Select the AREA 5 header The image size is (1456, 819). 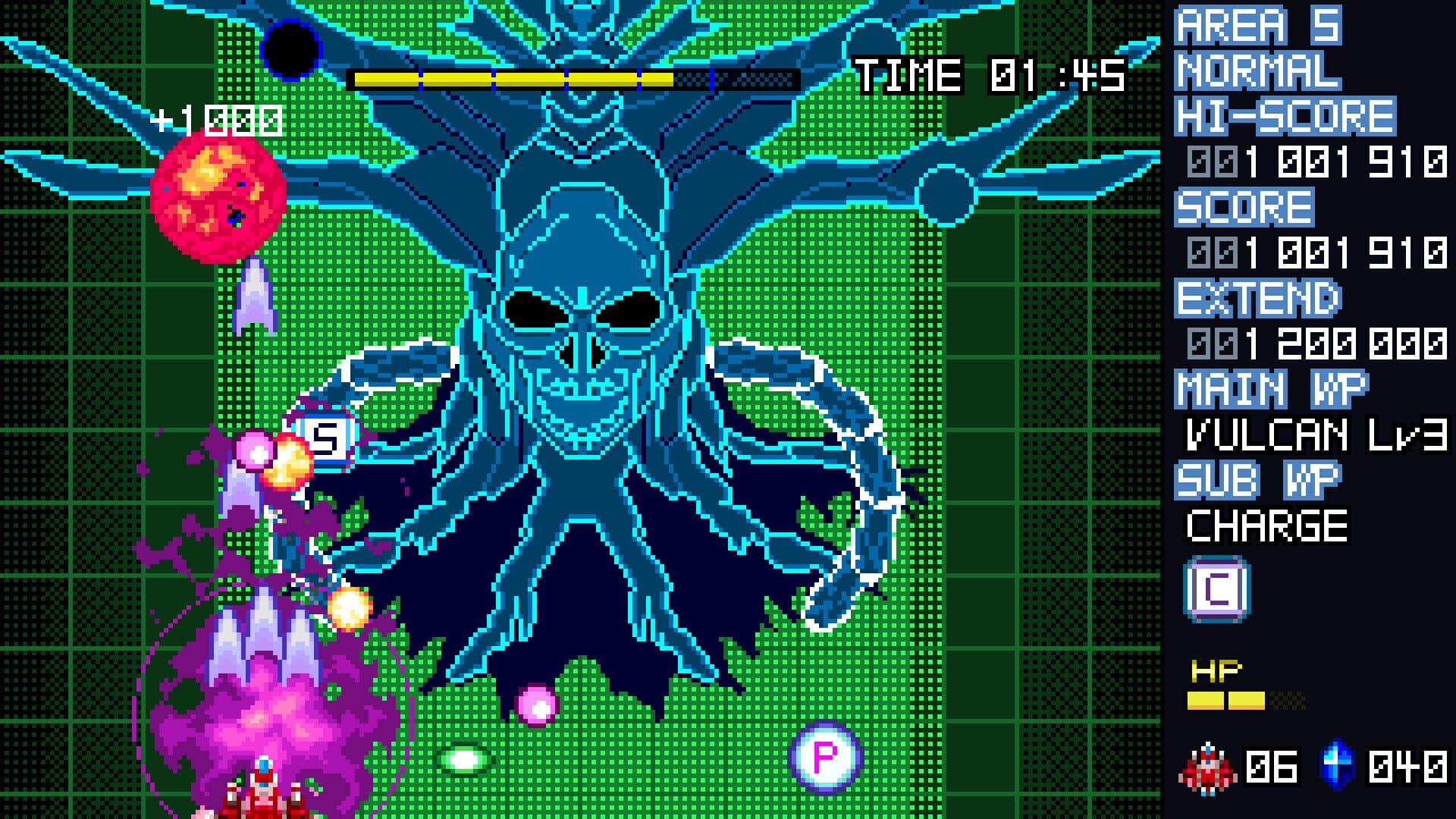click(1259, 27)
